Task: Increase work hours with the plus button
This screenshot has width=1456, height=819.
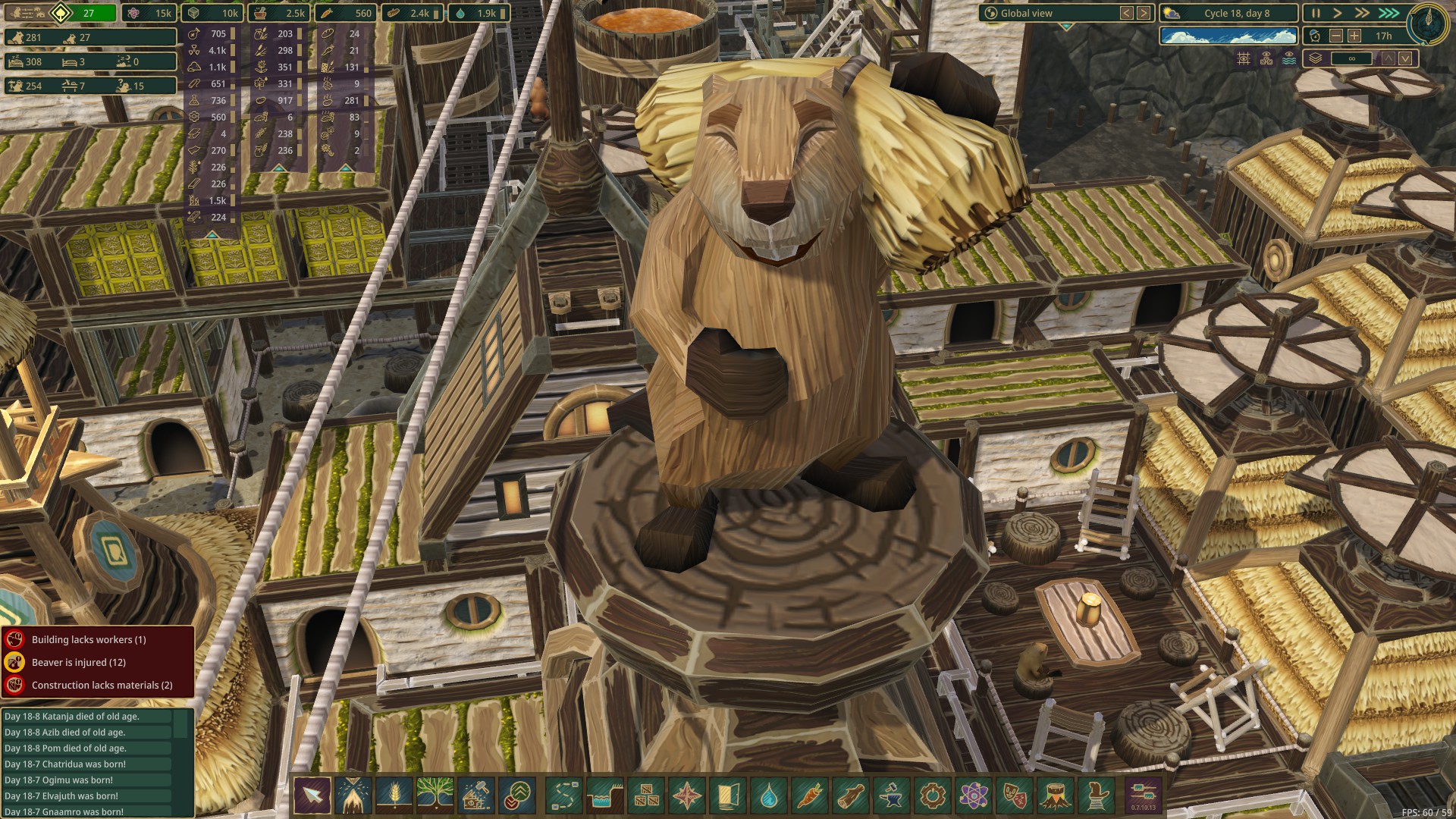Action: click(x=1354, y=36)
